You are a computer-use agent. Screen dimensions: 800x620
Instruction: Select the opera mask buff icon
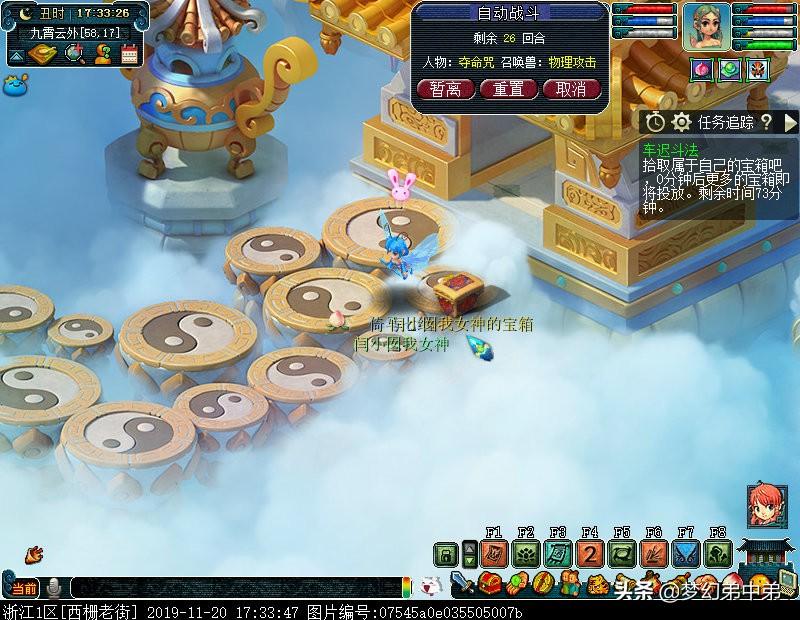click(759, 70)
